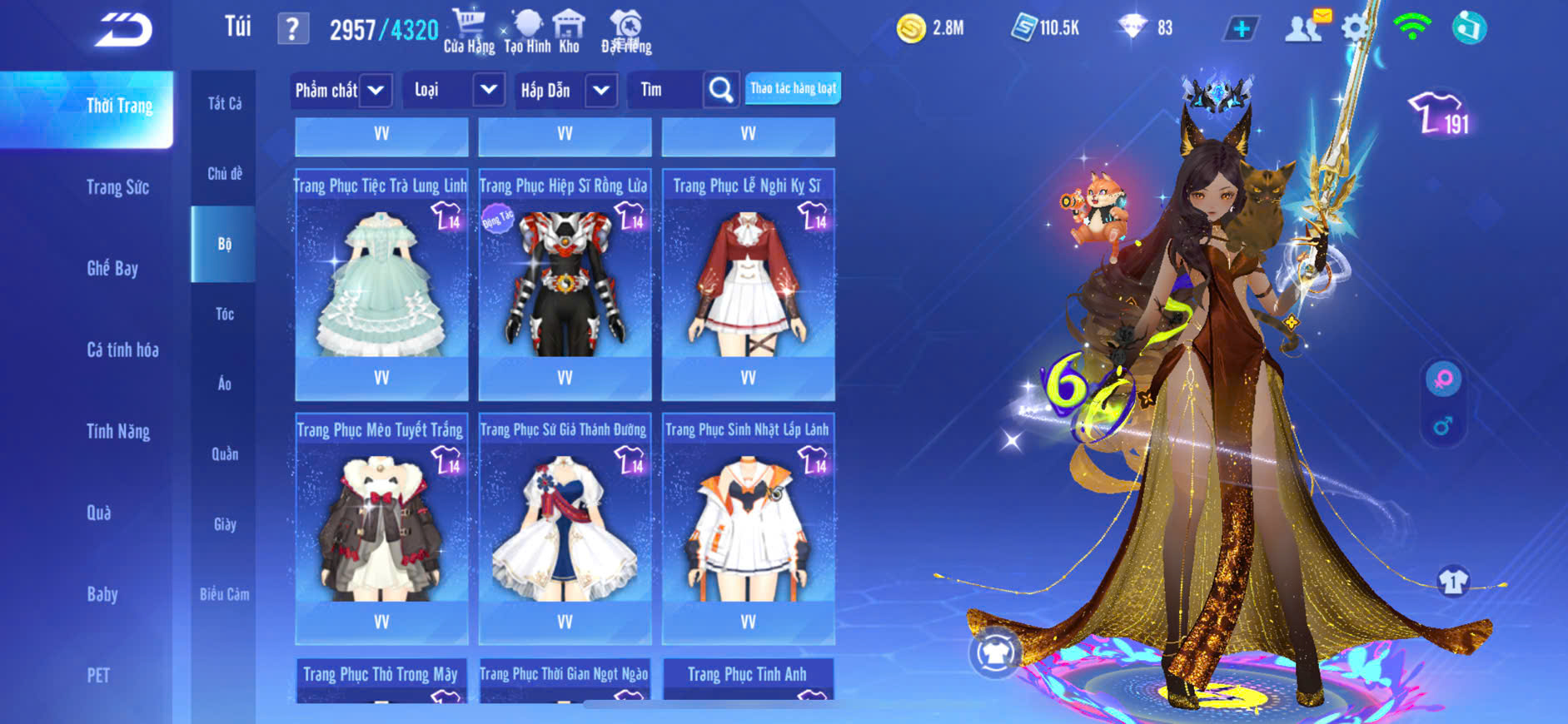The image size is (1568, 724).
Task: Switch to the Giày sub-tab
Action: [224, 524]
